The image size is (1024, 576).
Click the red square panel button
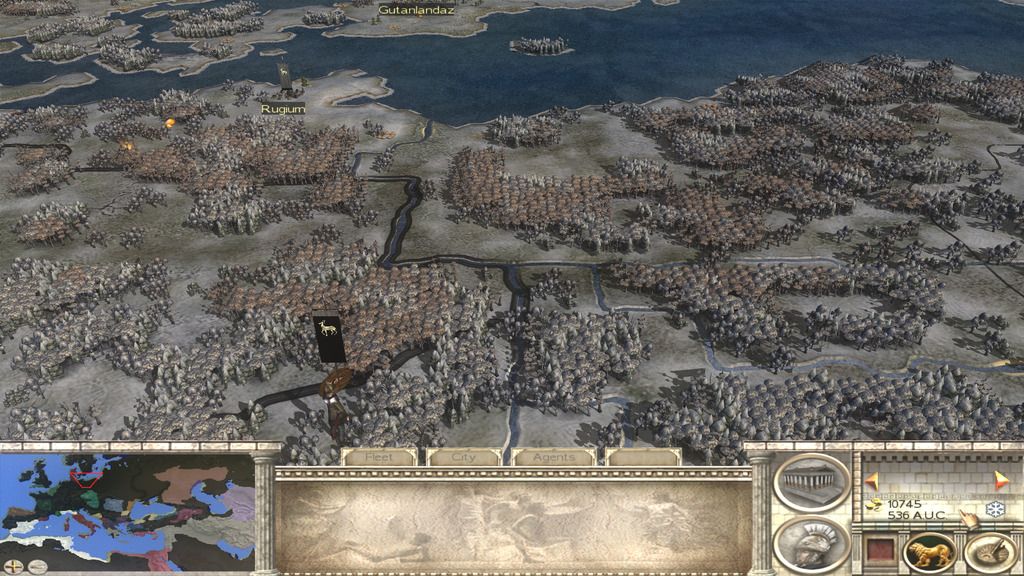(x=877, y=552)
